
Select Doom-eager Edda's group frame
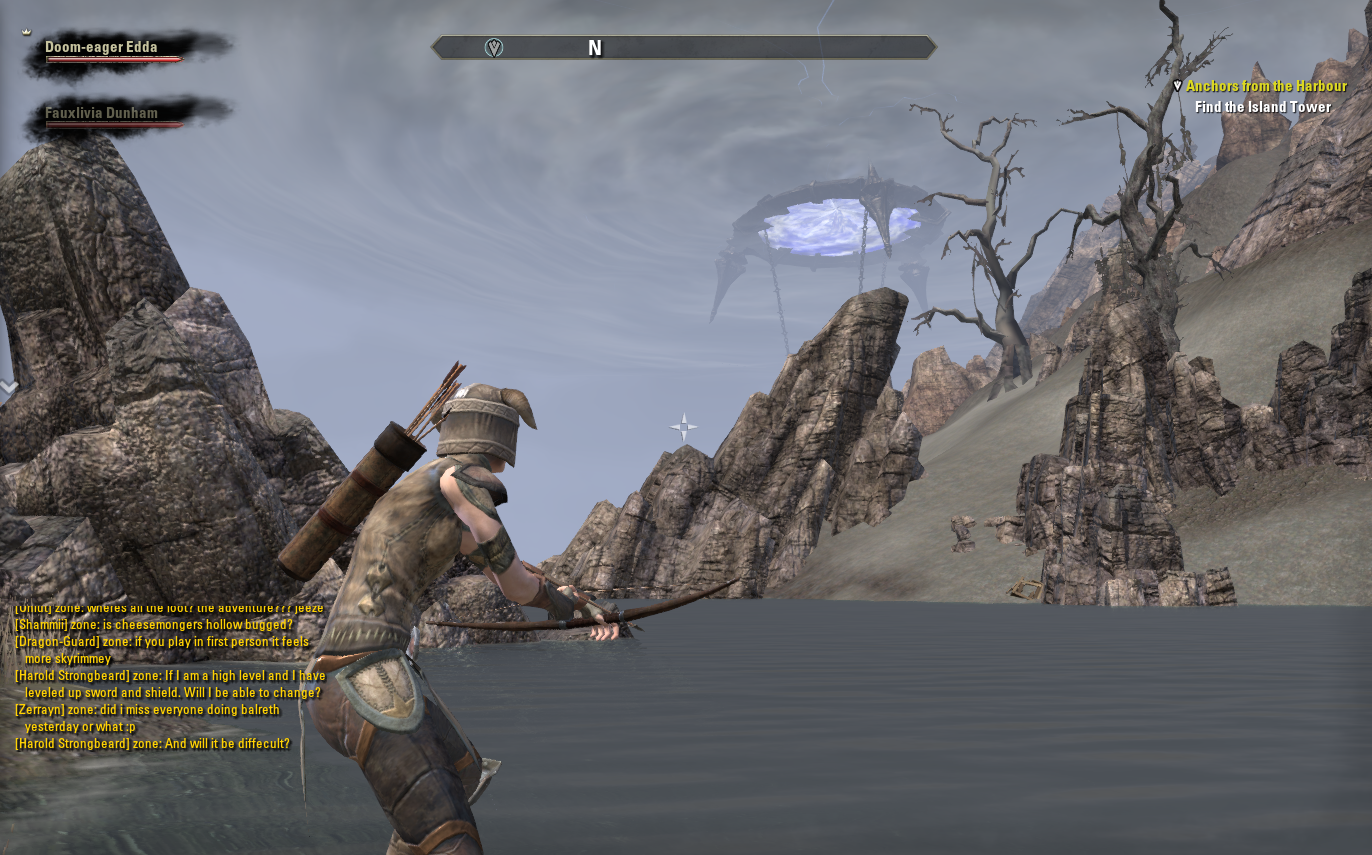pyautogui.click(x=102, y=48)
